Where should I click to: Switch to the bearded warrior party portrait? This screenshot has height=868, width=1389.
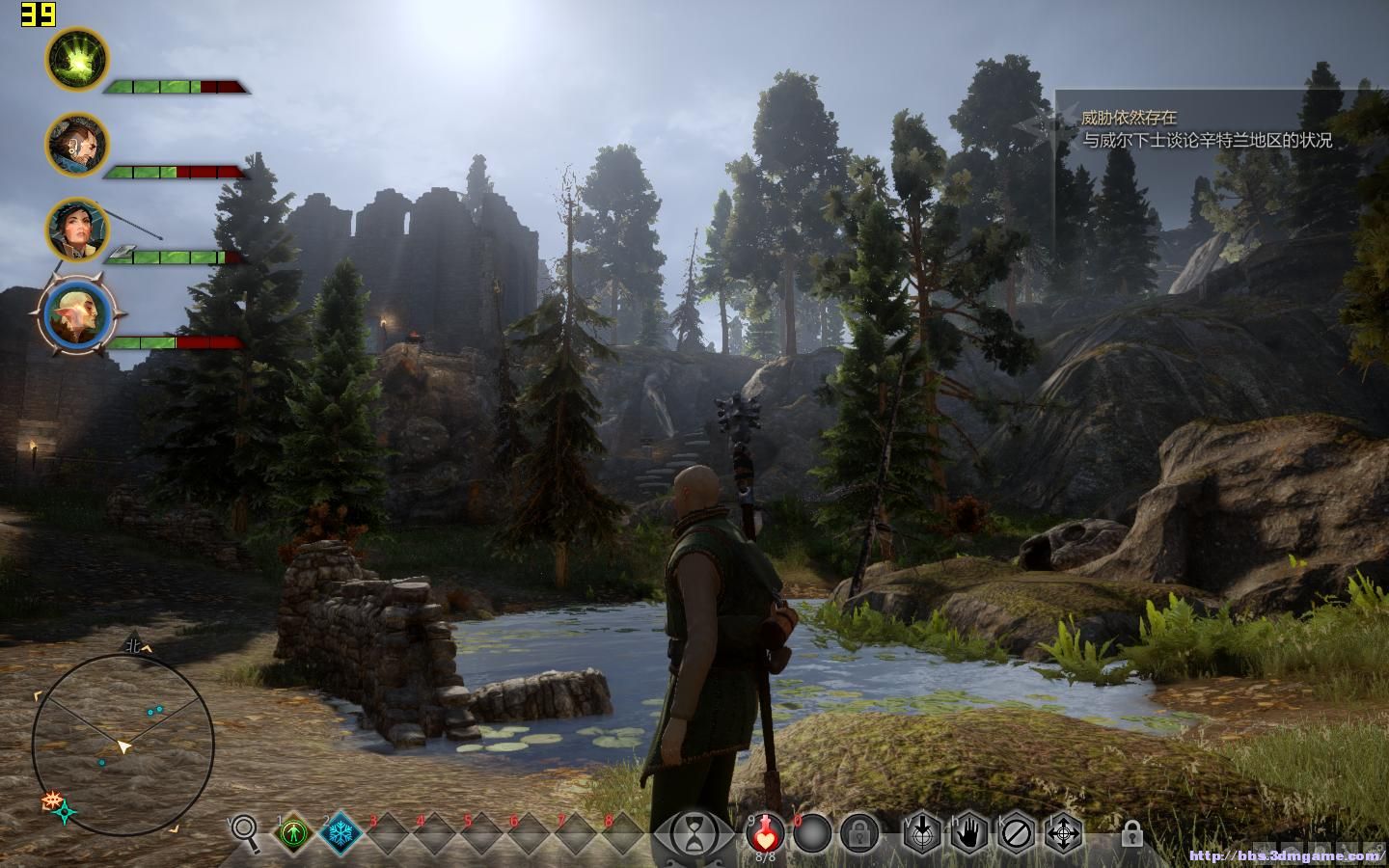pyautogui.click(x=77, y=145)
